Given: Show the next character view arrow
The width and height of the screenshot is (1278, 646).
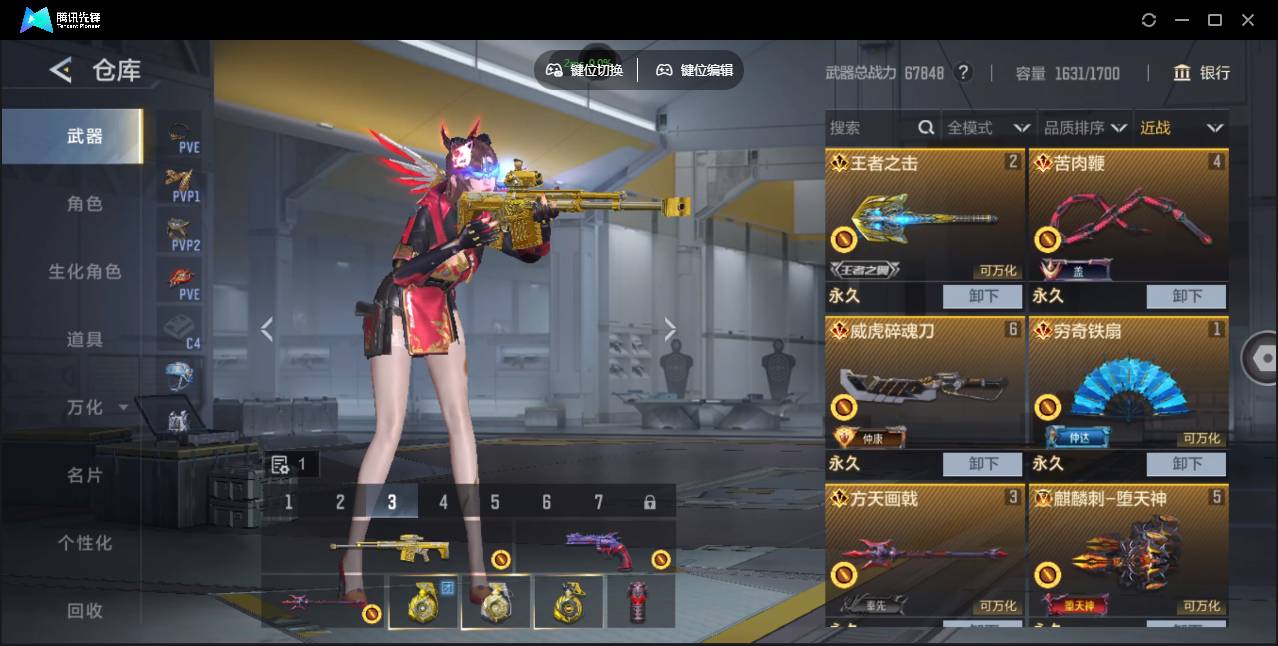Looking at the screenshot, I should [x=670, y=329].
